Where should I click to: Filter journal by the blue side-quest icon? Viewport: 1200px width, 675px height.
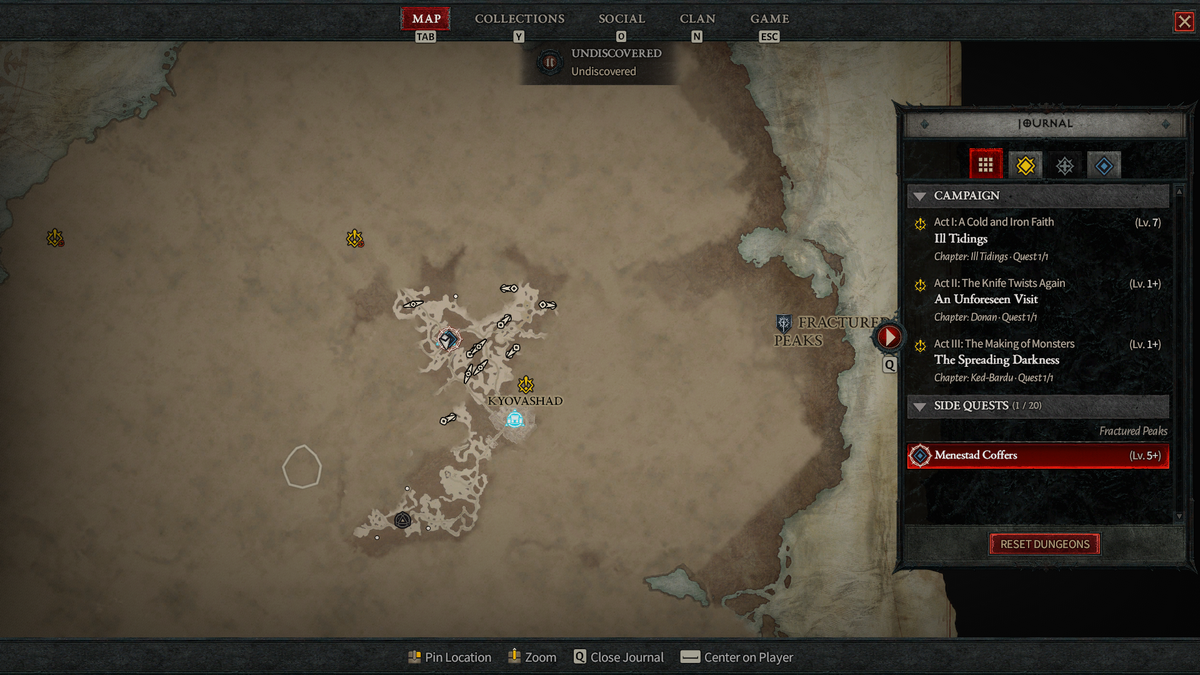1104,165
